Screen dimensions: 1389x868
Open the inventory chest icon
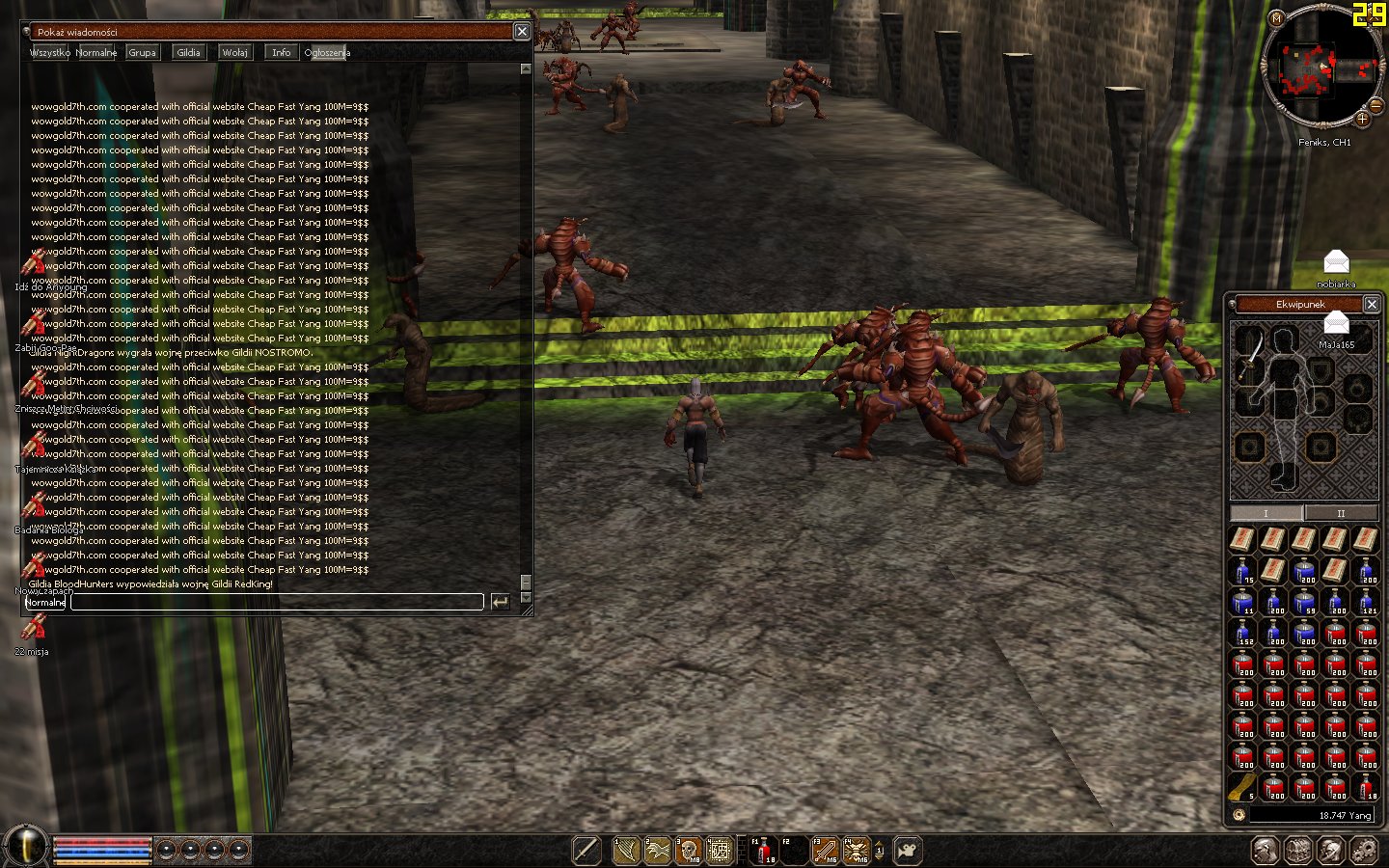pyautogui.click(x=1296, y=849)
